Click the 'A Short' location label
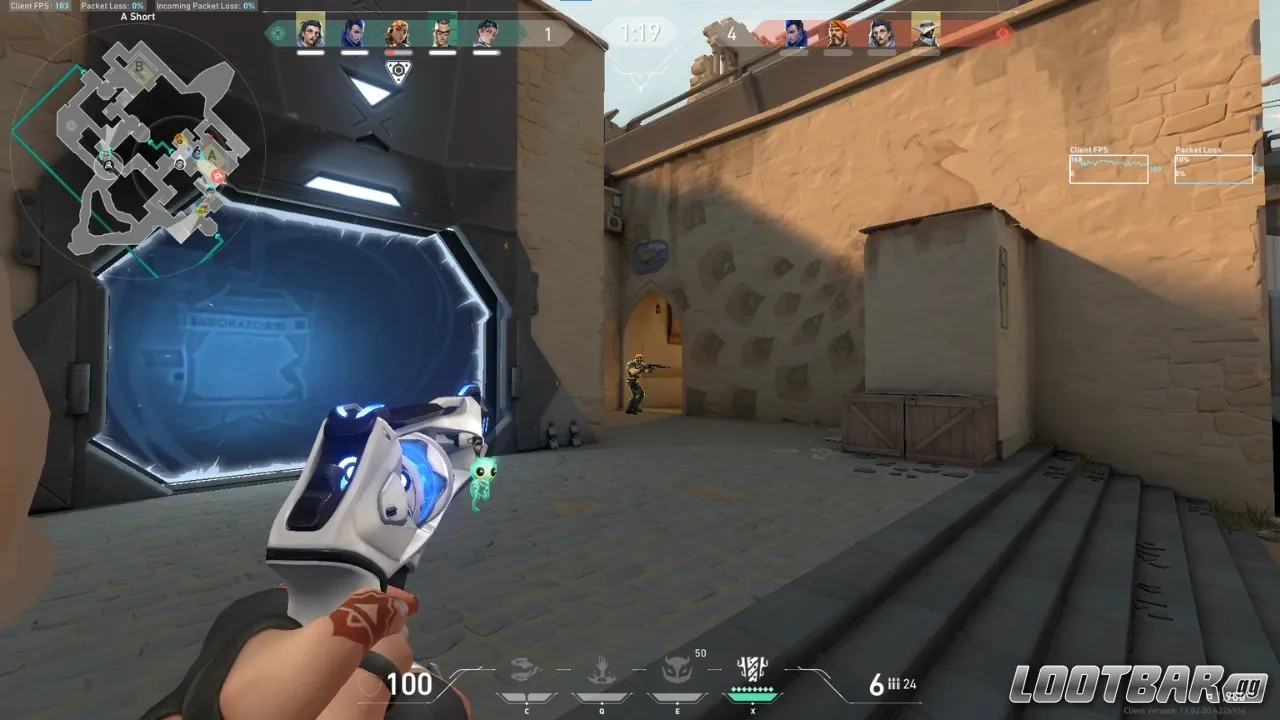Screen dimensions: 1280x720 point(136,16)
